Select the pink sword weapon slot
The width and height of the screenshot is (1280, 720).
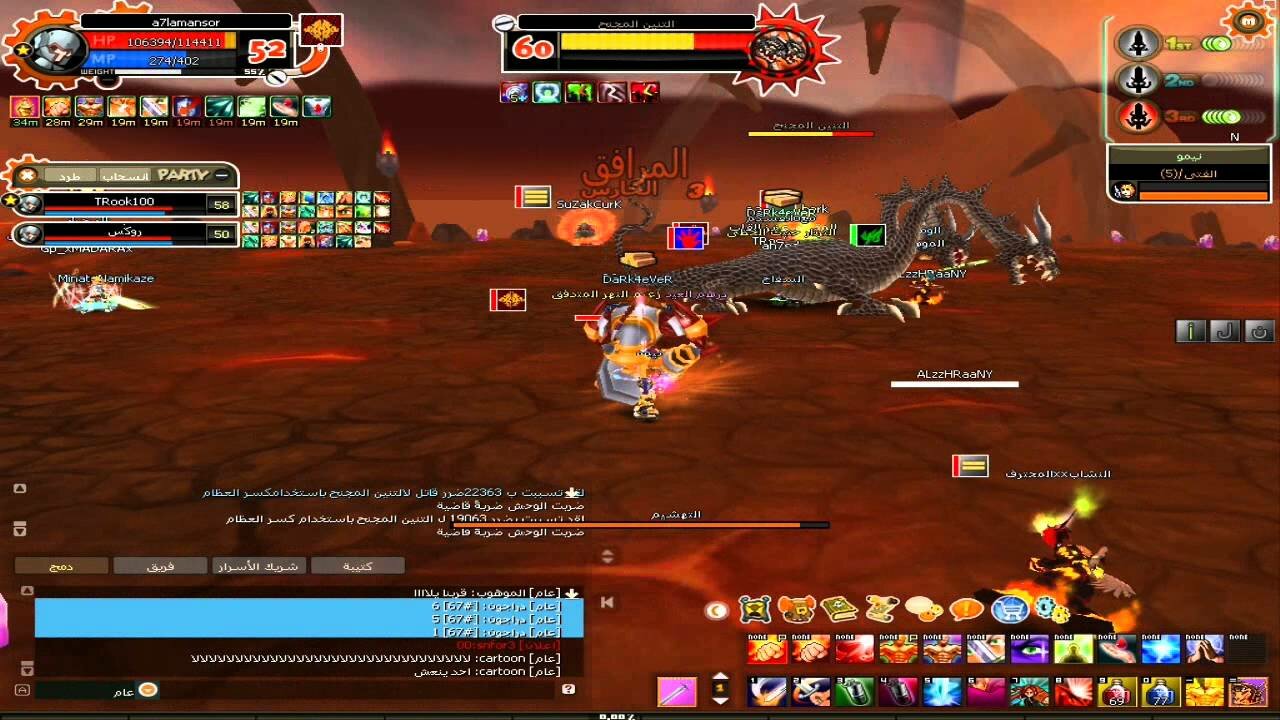click(677, 691)
